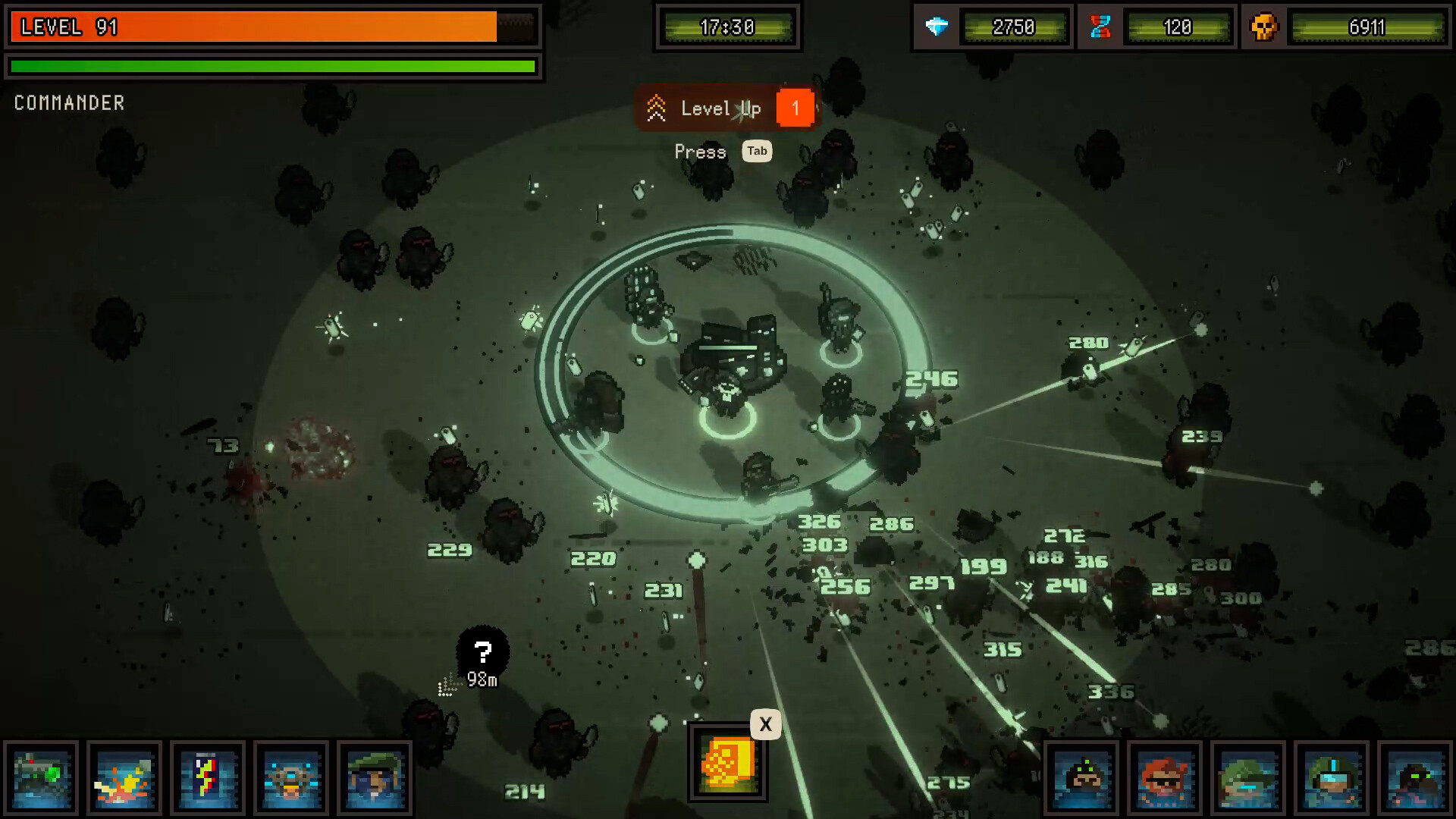Select the hooded green-eyed squad member portrait
Screen dimensions: 1456x819
point(1415,778)
